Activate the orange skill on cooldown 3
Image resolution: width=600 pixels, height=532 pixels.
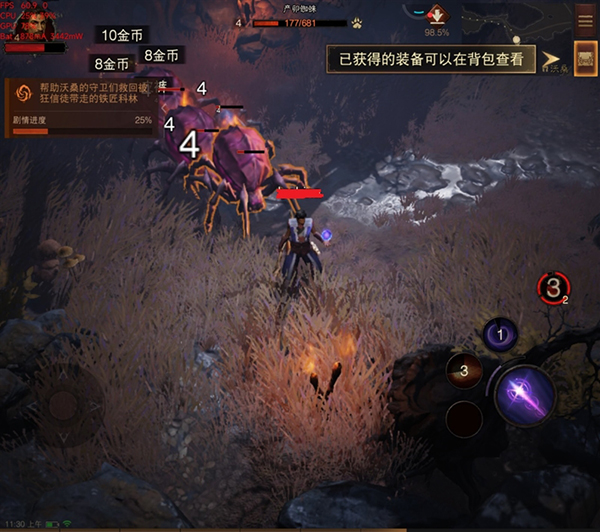pos(464,371)
